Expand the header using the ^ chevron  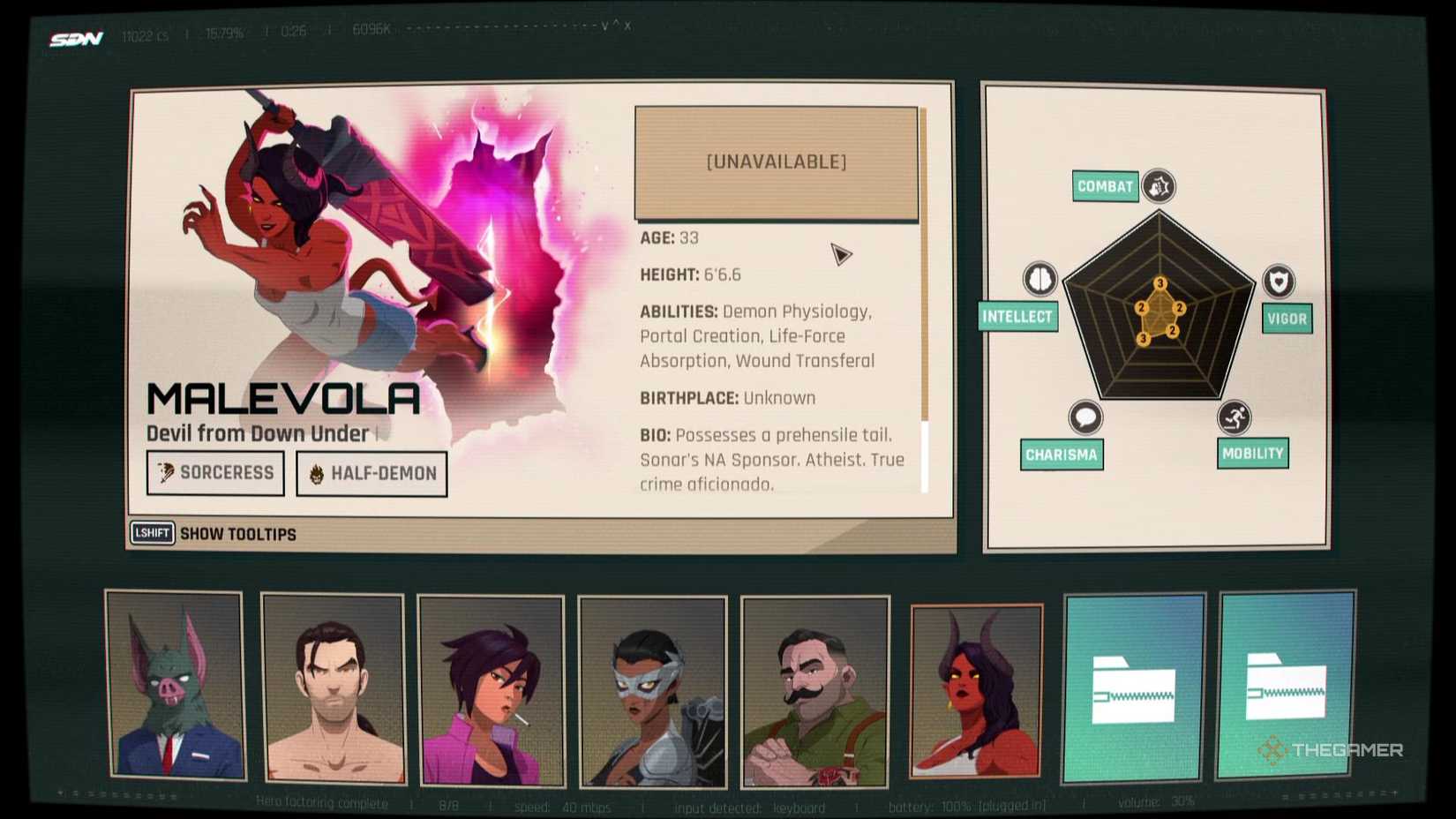click(615, 26)
